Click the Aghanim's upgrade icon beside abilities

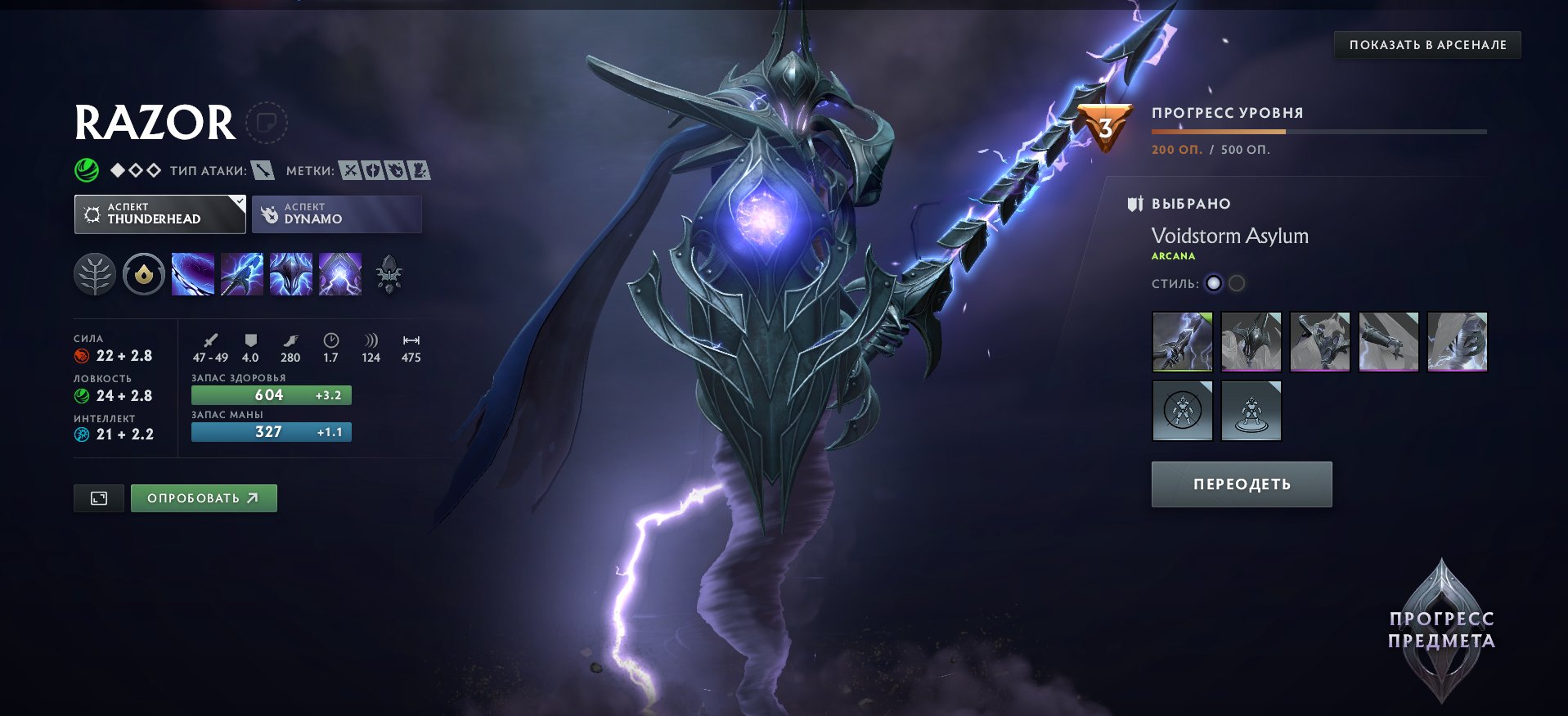(390, 274)
